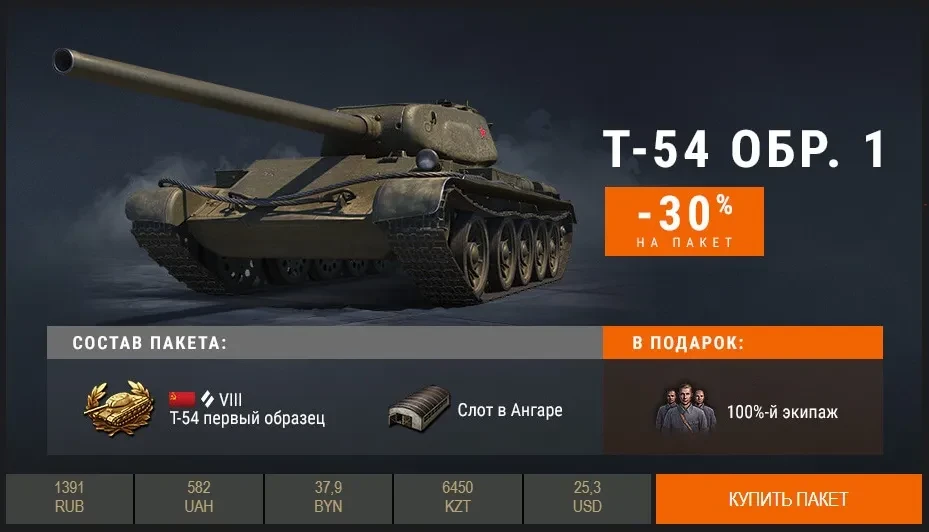Click the -30% НА ПАКЕТ discount badge
929x532 pixels.
(x=684, y=221)
